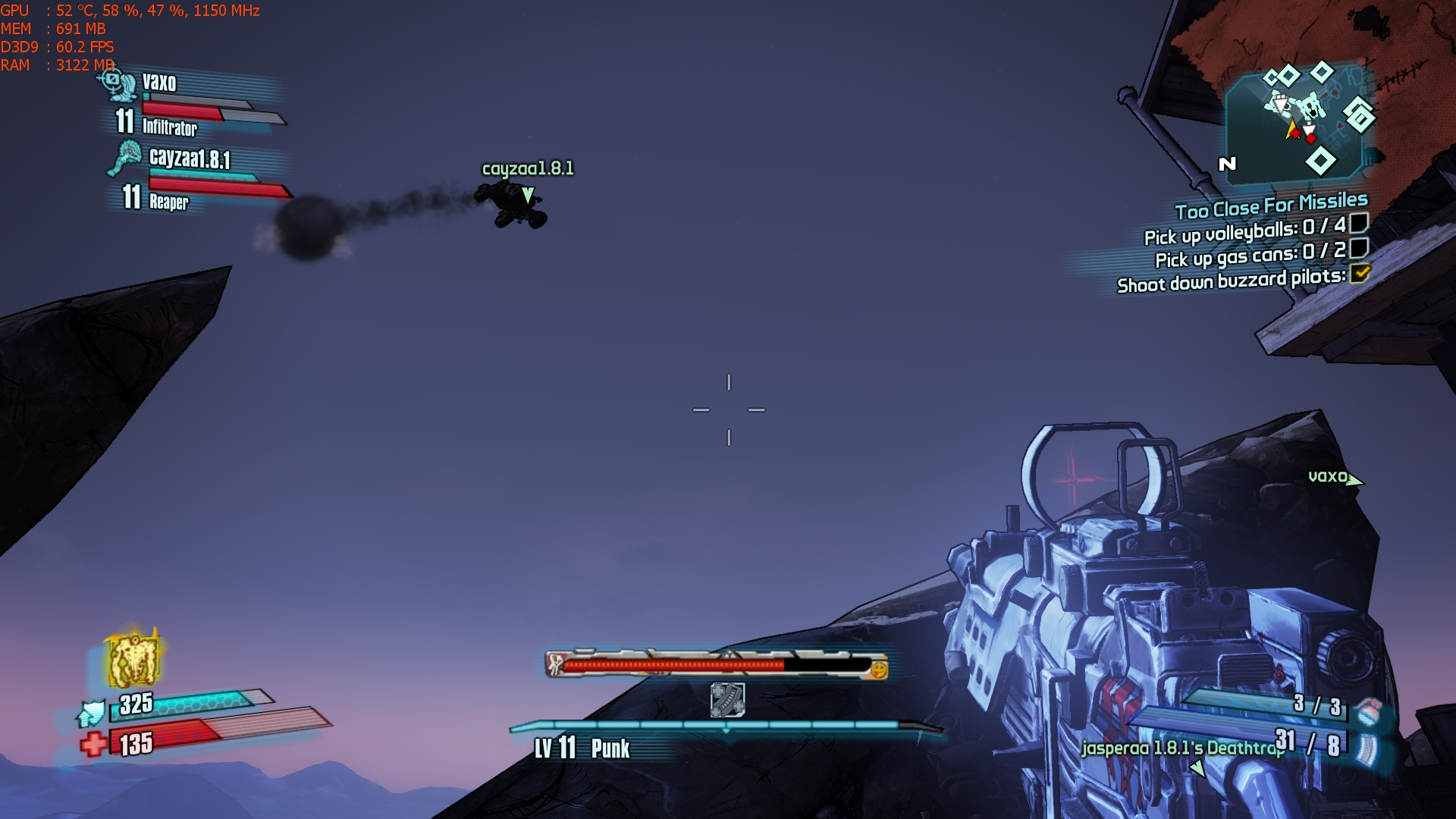This screenshot has height=819, width=1456.
Task: Click the cayzaa1.8.1 player nametag marker
Action: click(528, 196)
